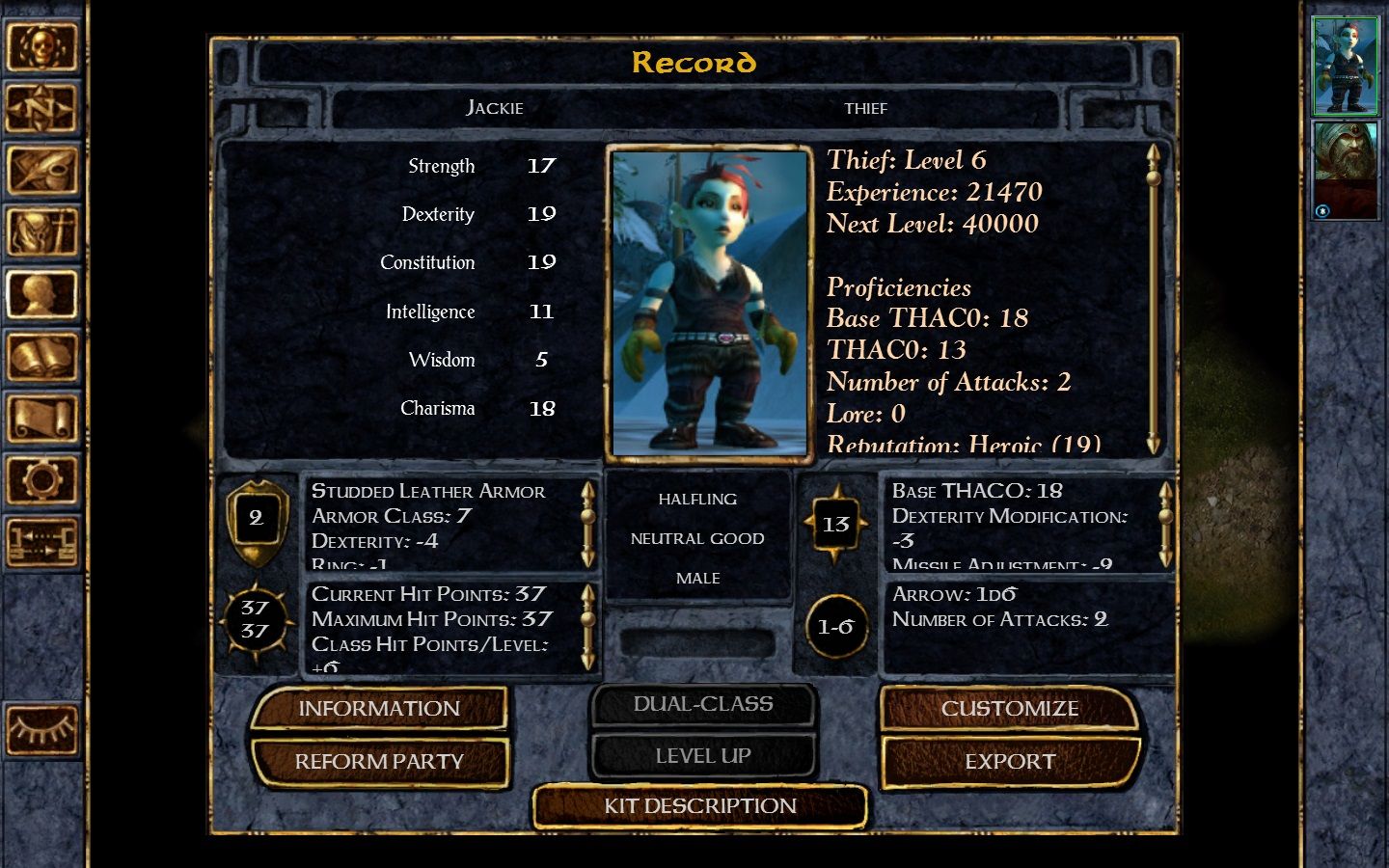Open the options gear icon
Image resolution: width=1389 pixels, height=868 pixels.
(x=41, y=479)
